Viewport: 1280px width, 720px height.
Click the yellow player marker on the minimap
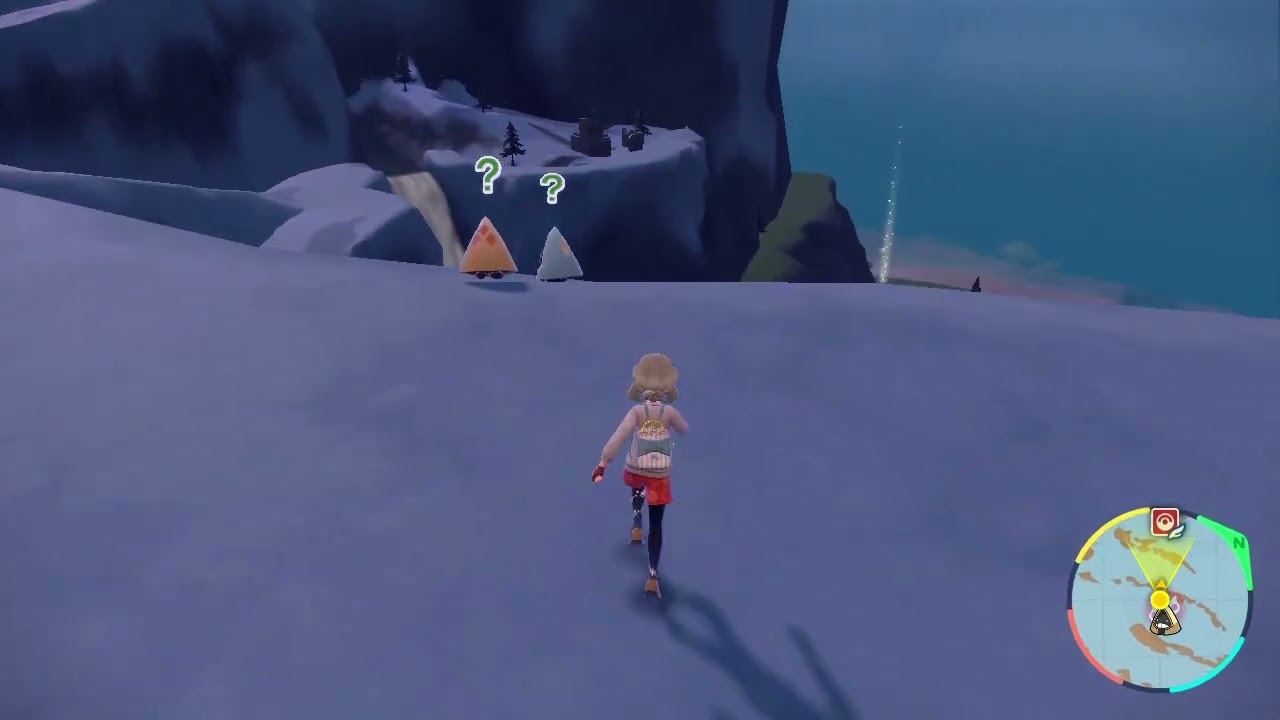pyautogui.click(x=1159, y=599)
